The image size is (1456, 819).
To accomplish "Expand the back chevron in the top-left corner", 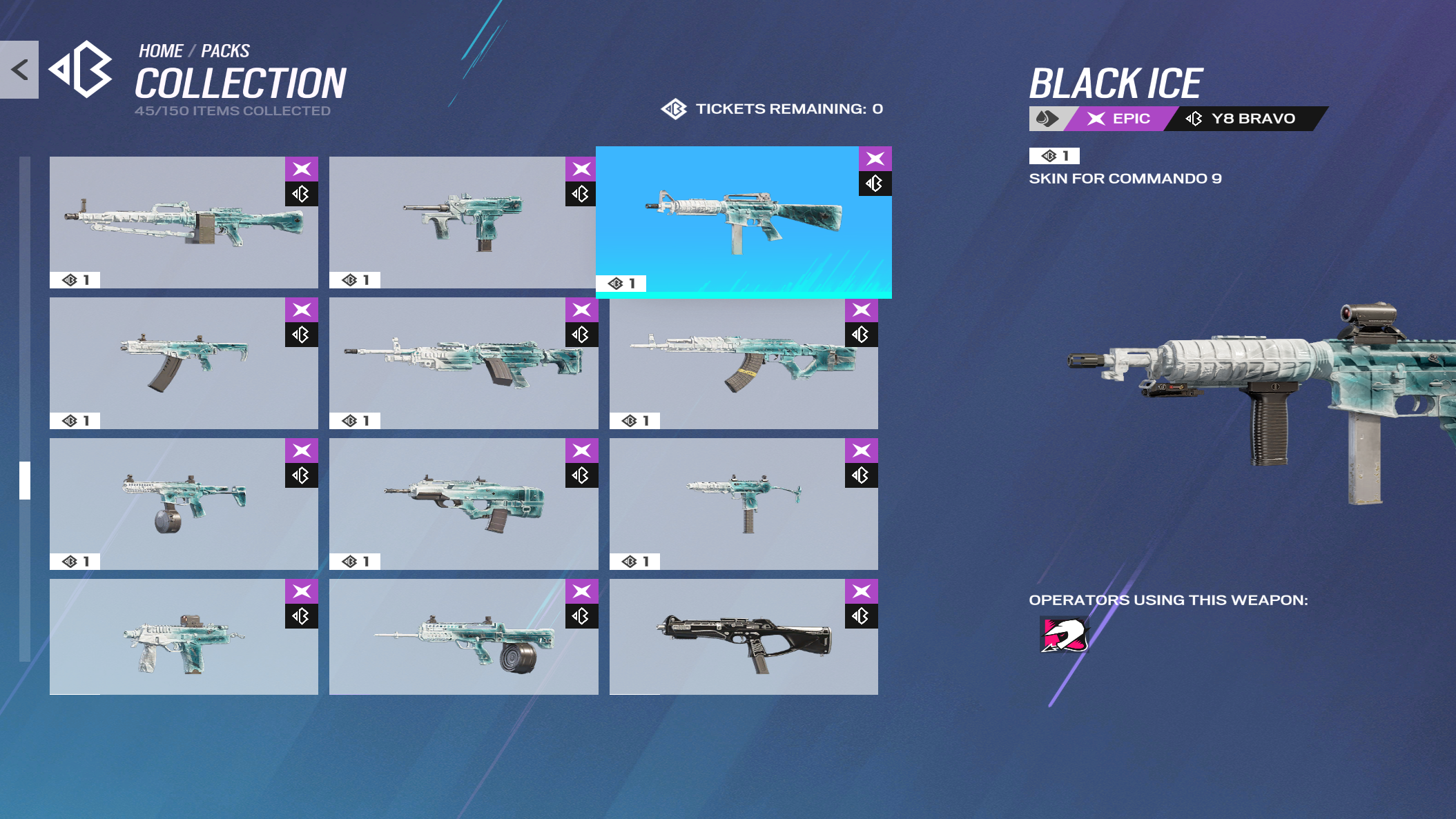I will 19,68.
